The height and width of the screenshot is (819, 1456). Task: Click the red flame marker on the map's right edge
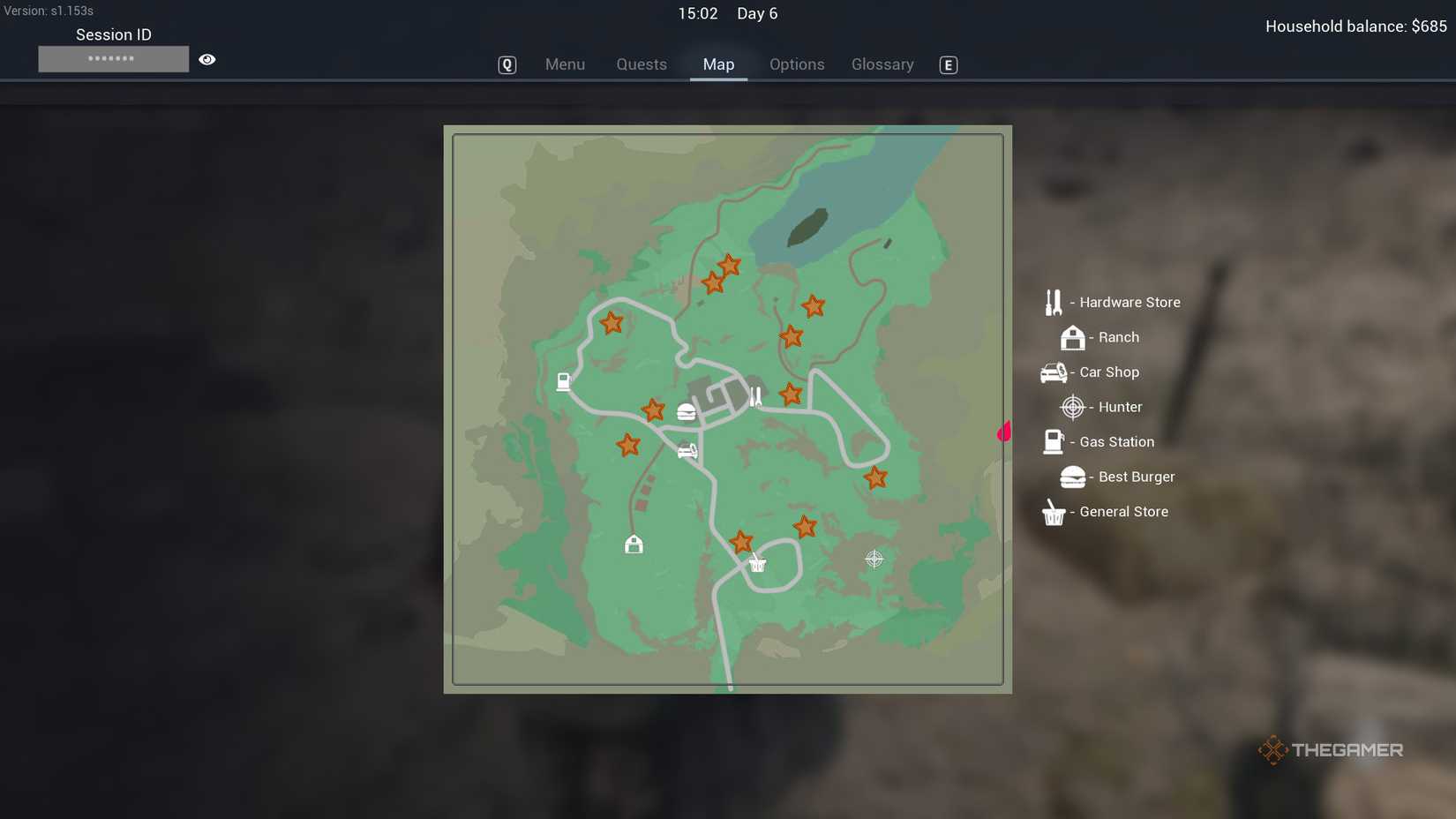(1004, 431)
